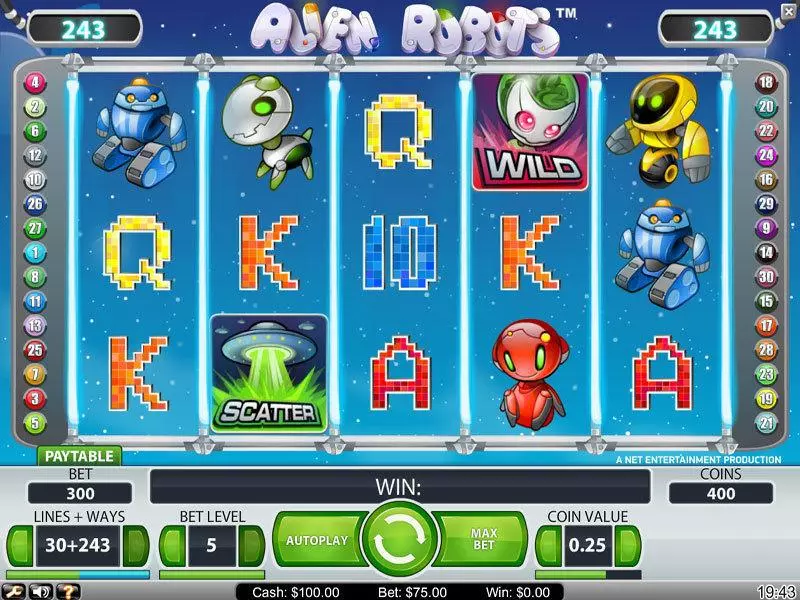The width and height of the screenshot is (800, 600).
Task: Decrease the Lines + Ways setting
Action: [x=19, y=546]
